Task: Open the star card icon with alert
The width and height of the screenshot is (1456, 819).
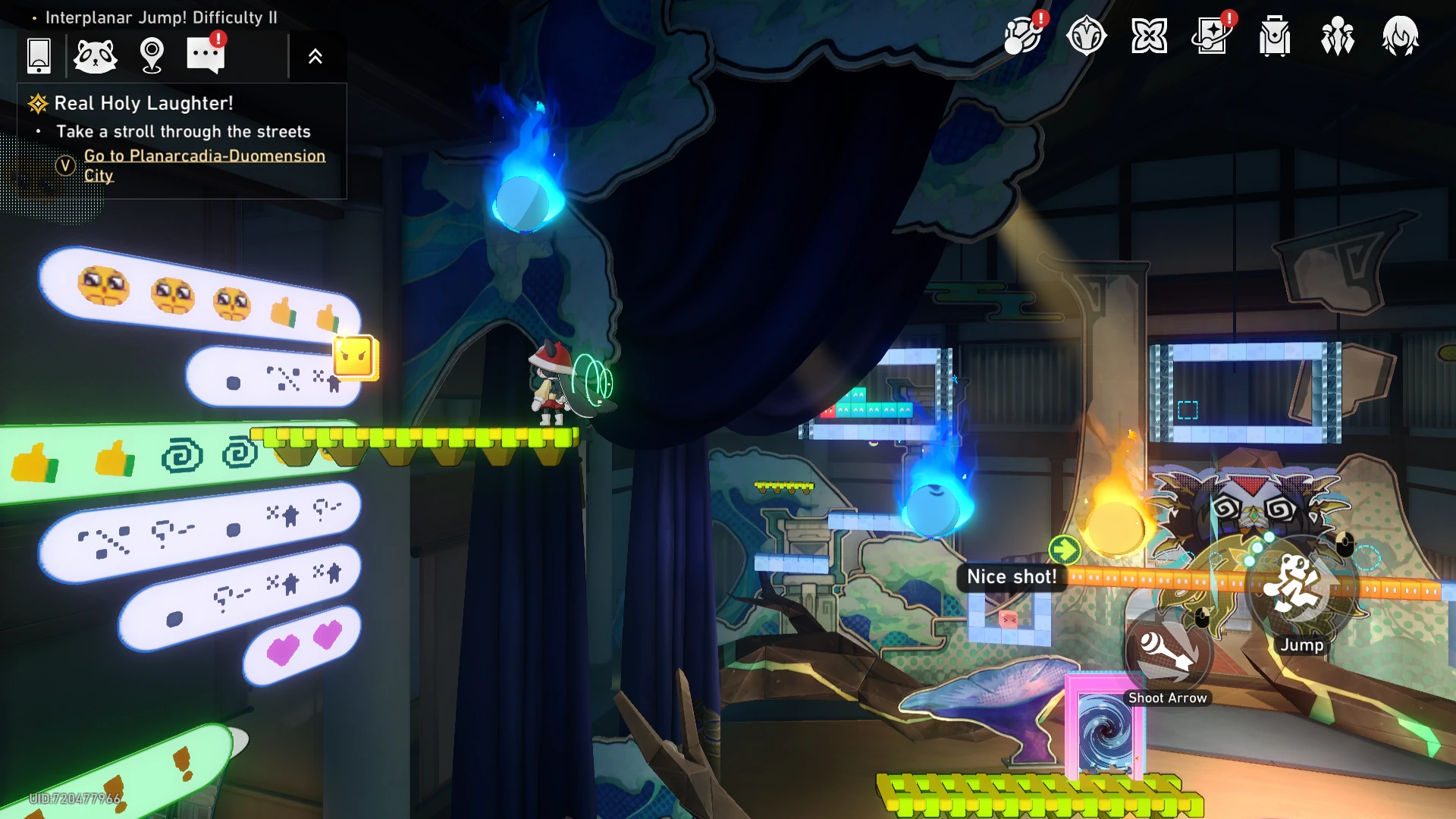Action: point(1212,36)
